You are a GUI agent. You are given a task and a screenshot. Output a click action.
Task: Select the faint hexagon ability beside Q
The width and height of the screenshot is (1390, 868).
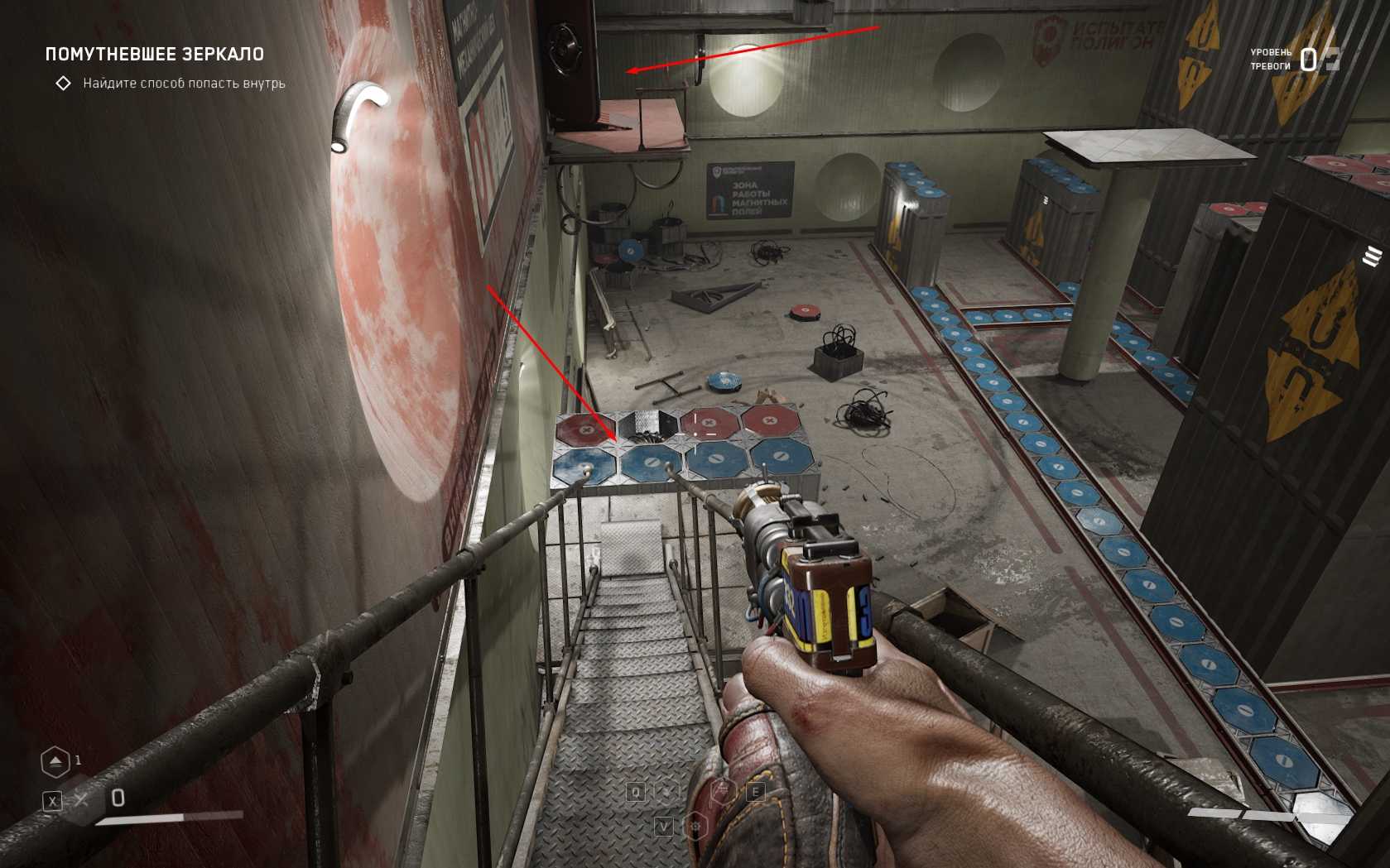[666, 792]
